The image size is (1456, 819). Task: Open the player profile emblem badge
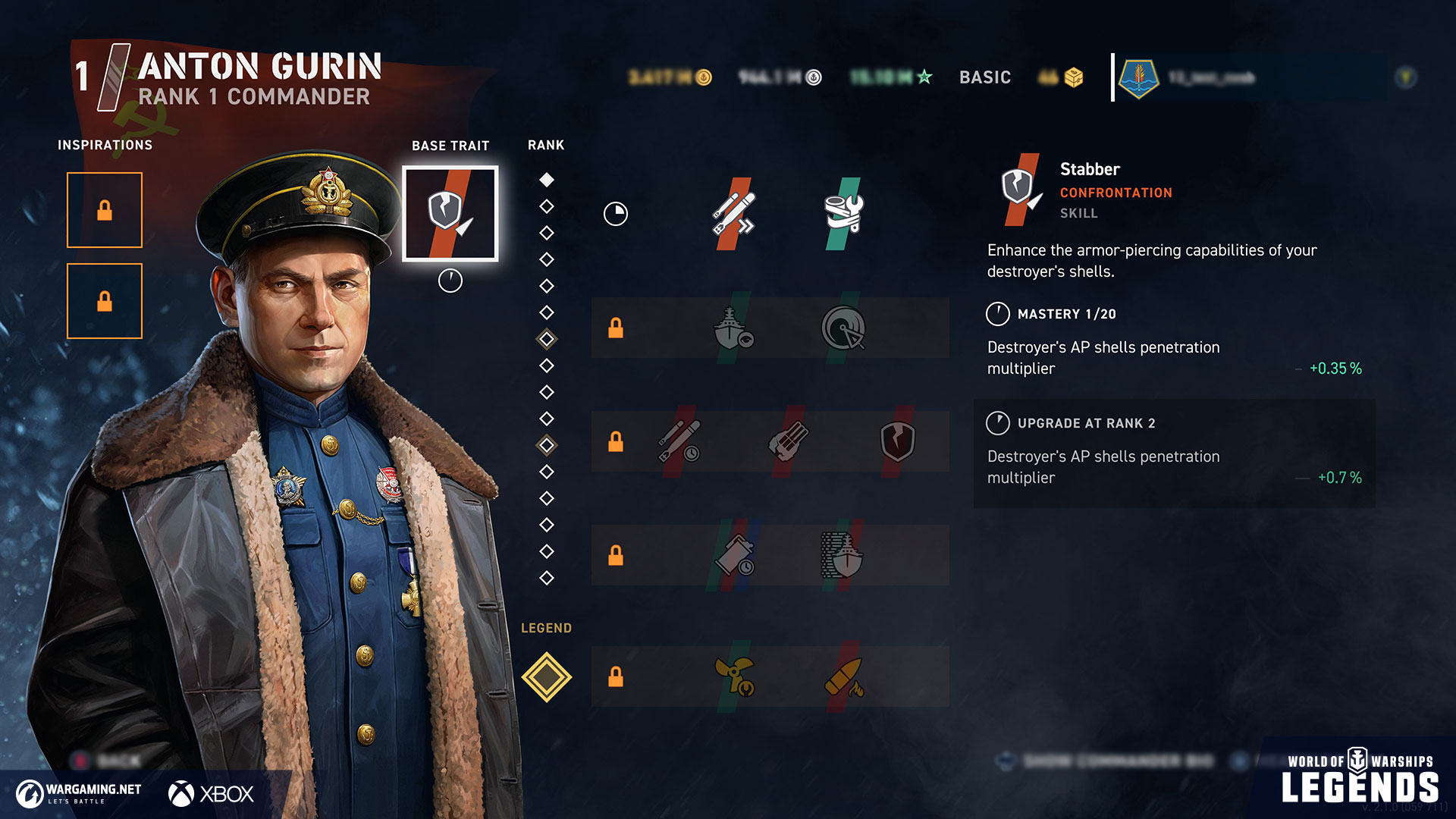point(1138,77)
